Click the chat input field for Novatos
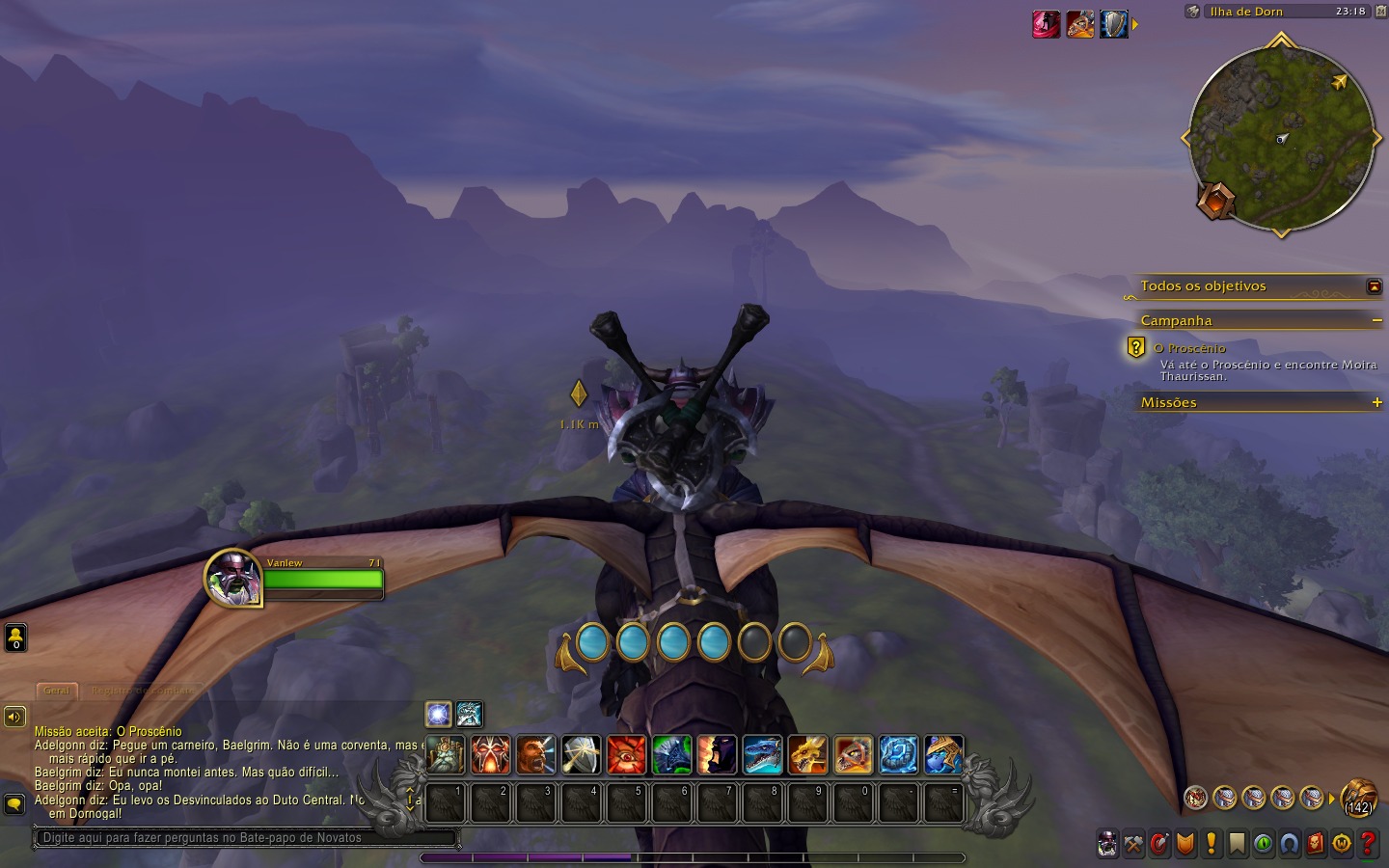Viewport: 1389px width, 868px height. click(246, 837)
